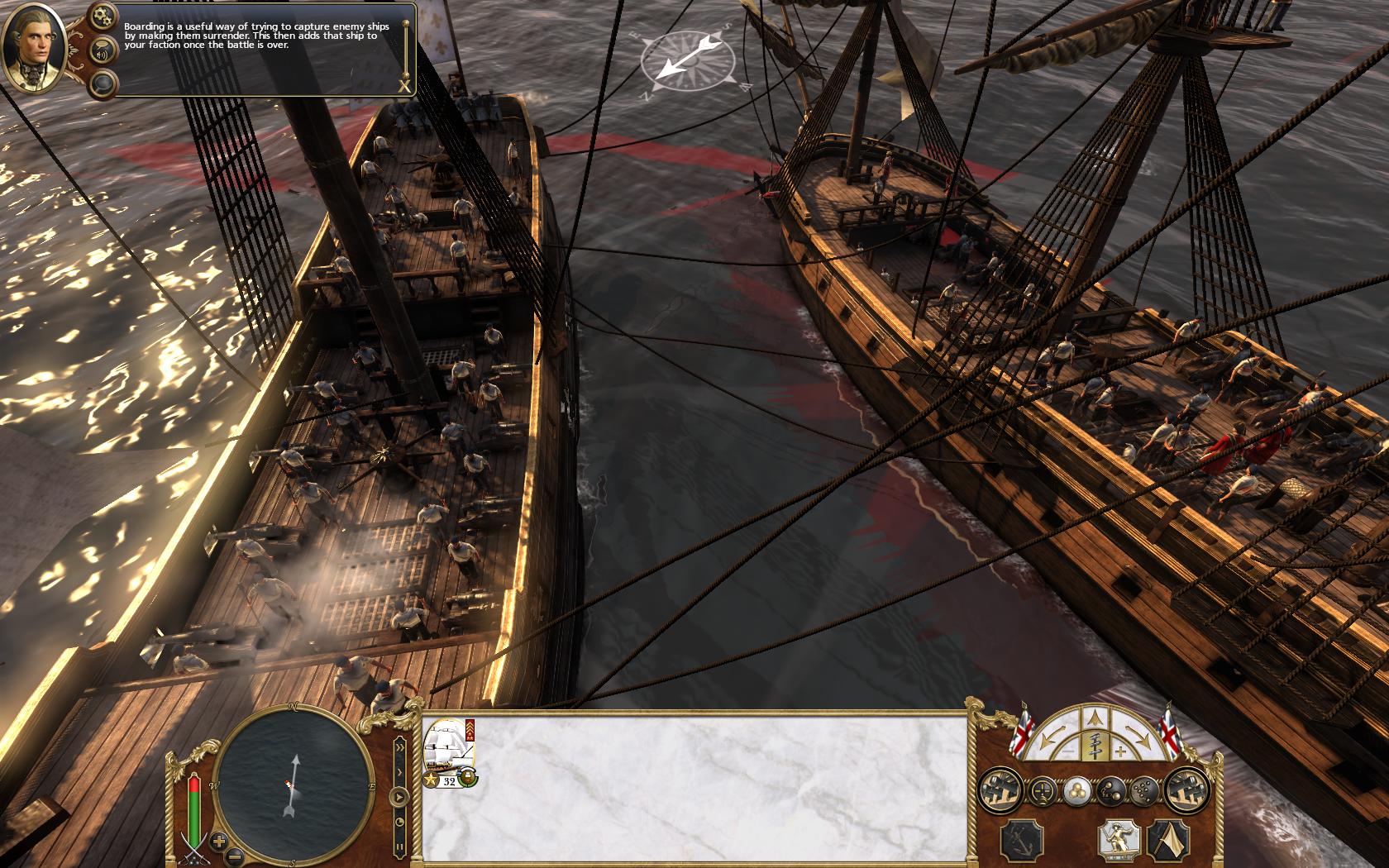Zoom out the minimap with minus button
The height and width of the screenshot is (868, 1389).
coord(235,856)
